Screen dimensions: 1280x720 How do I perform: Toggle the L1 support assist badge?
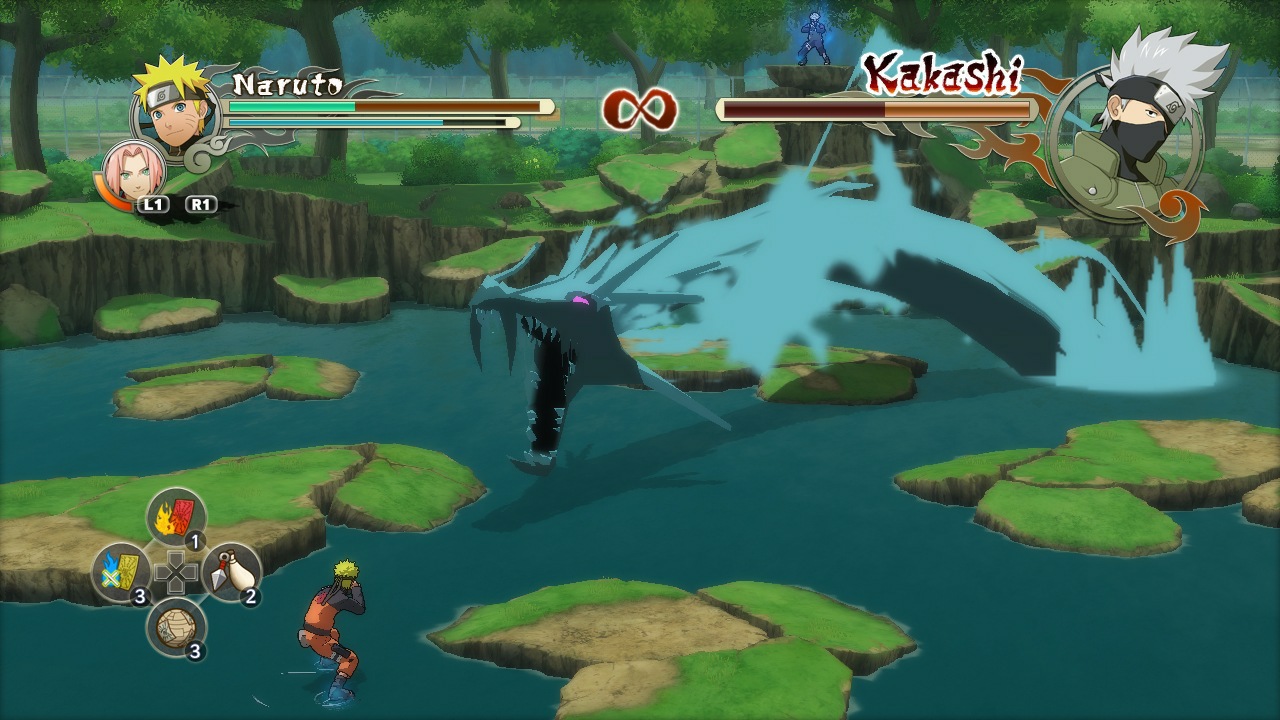(155, 204)
